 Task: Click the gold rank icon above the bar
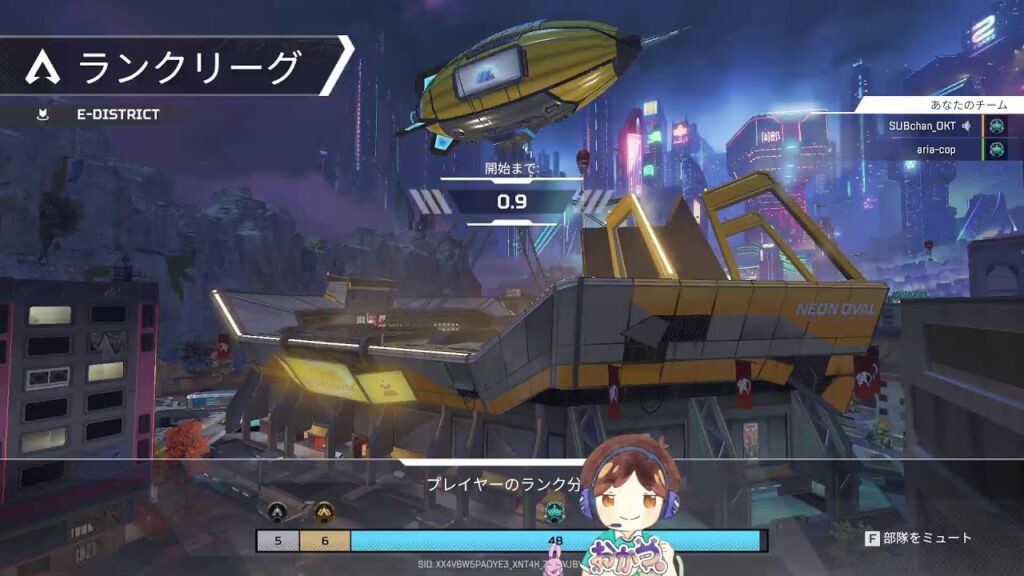(324, 512)
